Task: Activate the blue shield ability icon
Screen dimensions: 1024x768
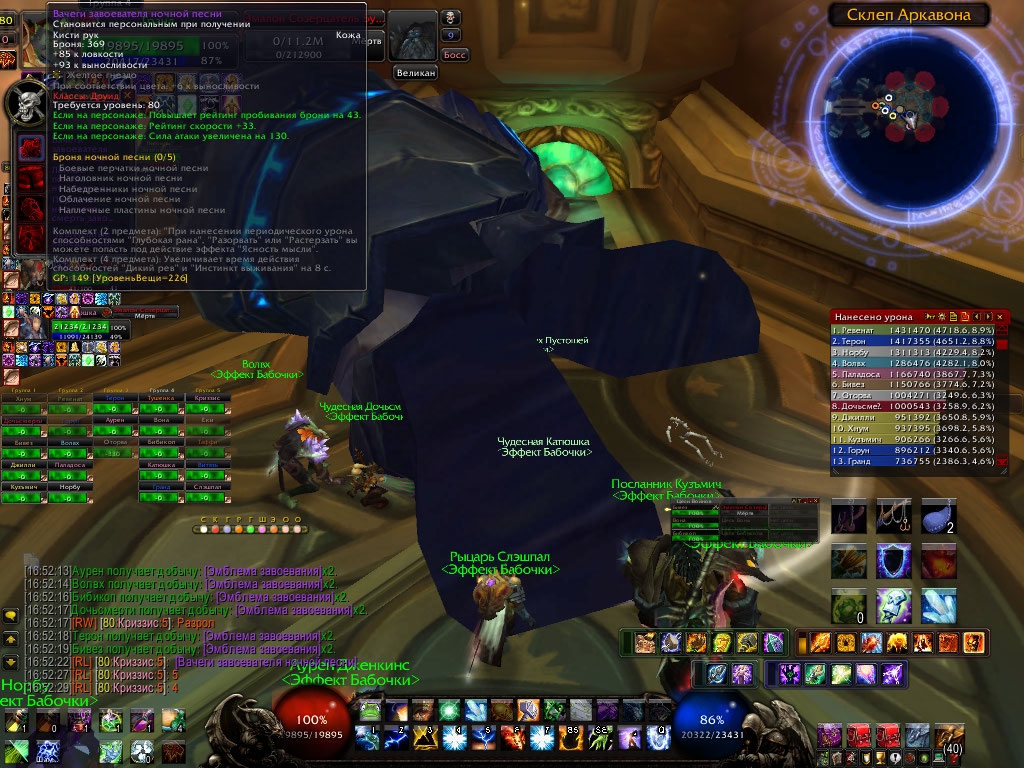Action: [x=893, y=561]
